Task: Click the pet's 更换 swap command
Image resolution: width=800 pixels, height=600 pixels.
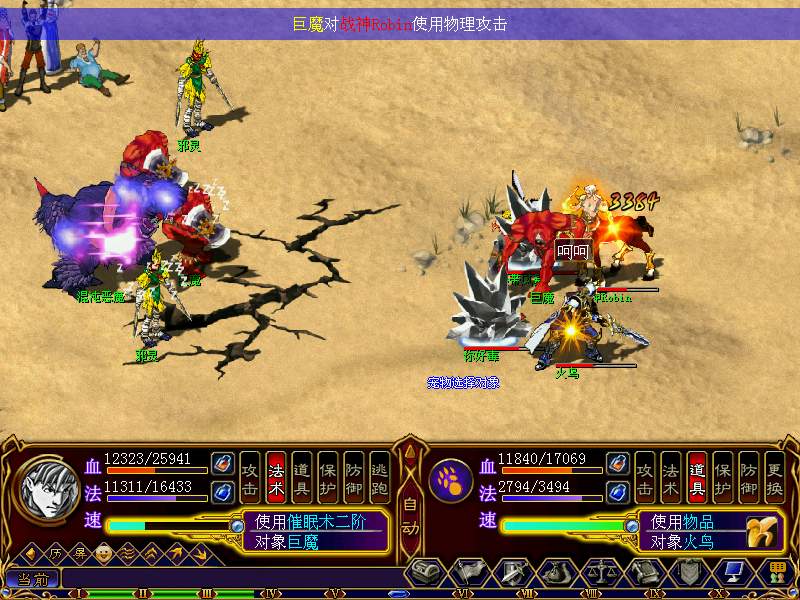Action: [775, 477]
